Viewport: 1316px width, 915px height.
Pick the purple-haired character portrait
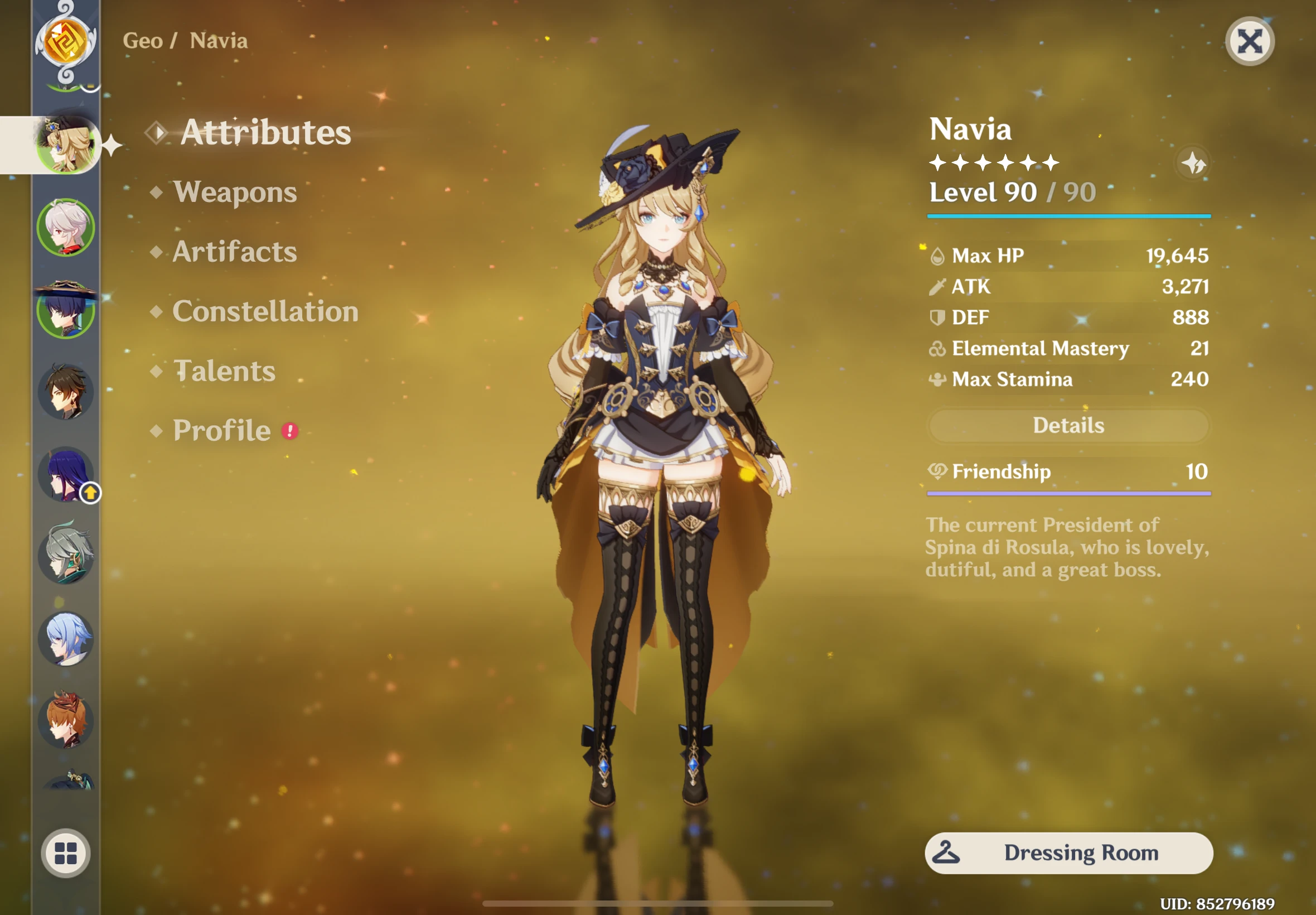pyautogui.click(x=66, y=475)
